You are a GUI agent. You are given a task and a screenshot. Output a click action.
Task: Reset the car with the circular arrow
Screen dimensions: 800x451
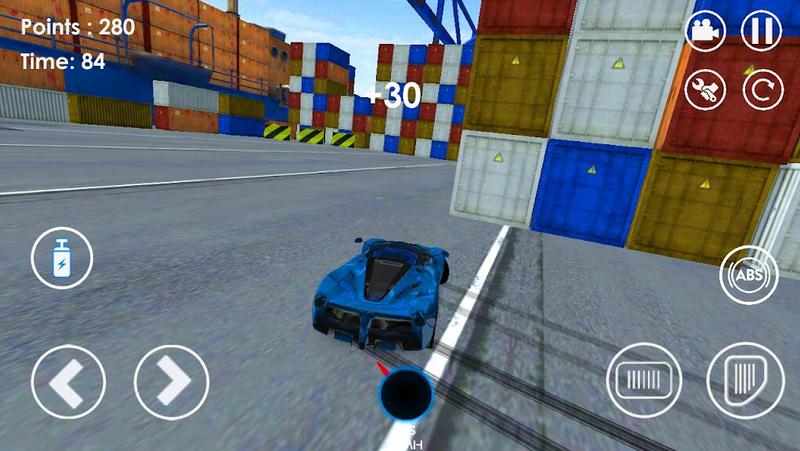coord(762,90)
